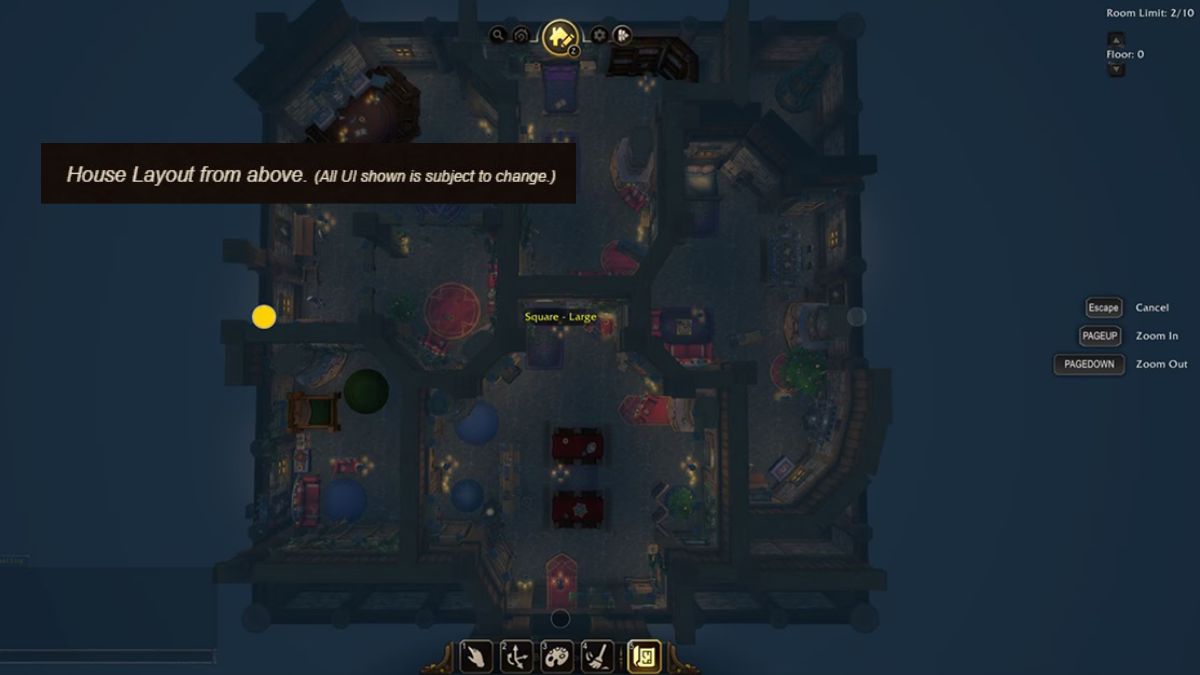Pick the broom cleanup tool
The image size is (1200, 675).
click(598, 656)
